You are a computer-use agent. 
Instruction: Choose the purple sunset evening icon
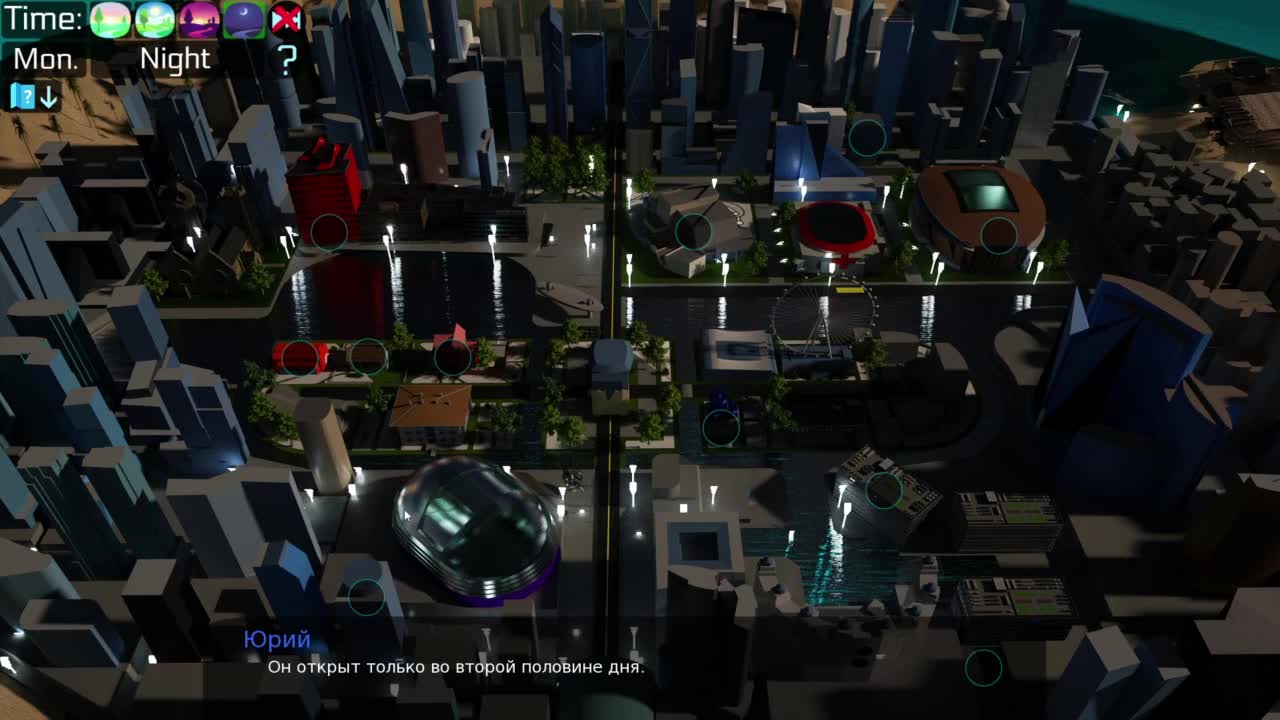click(198, 19)
